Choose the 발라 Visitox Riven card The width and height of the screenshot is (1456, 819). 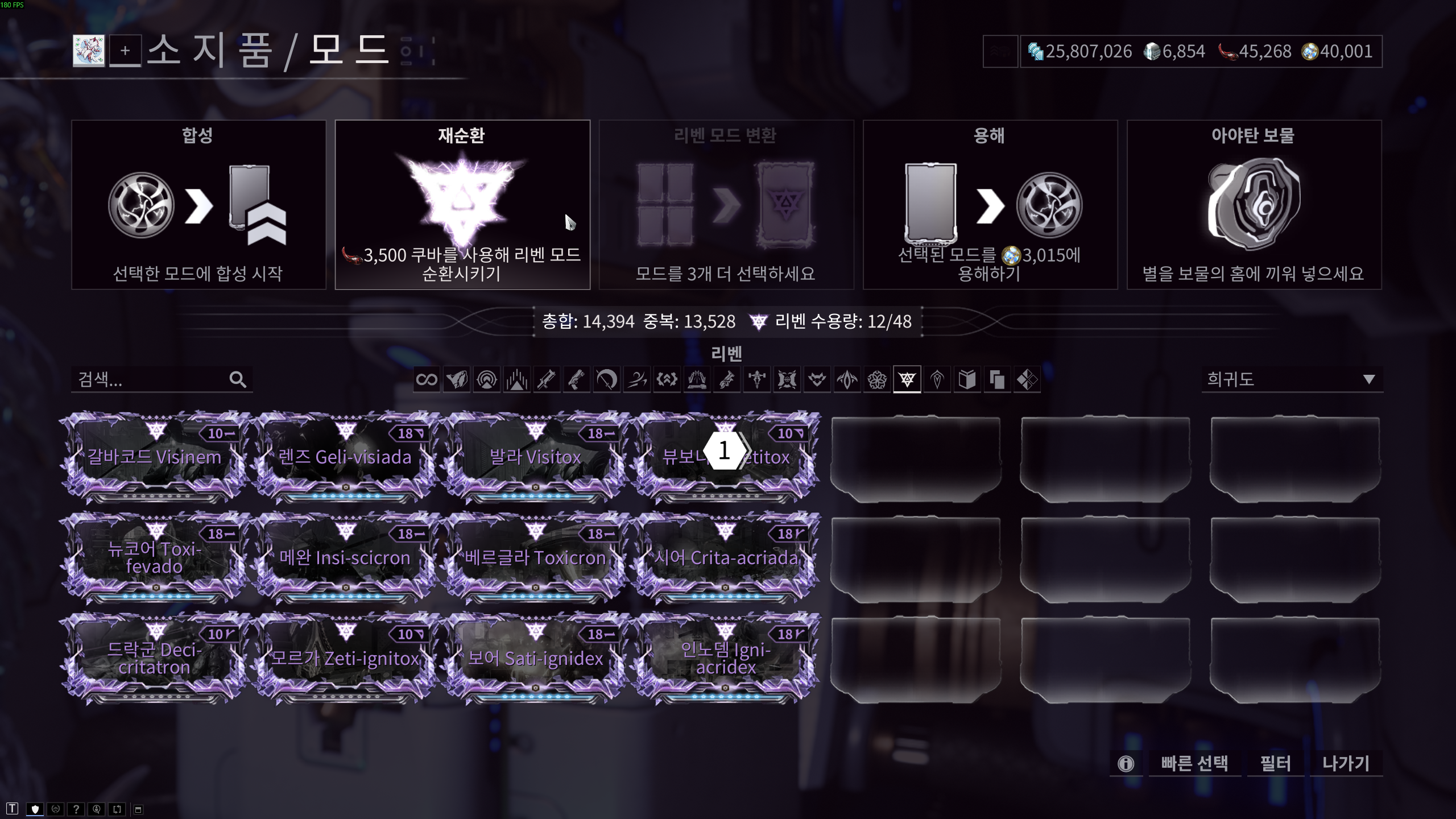[x=535, y=458]
